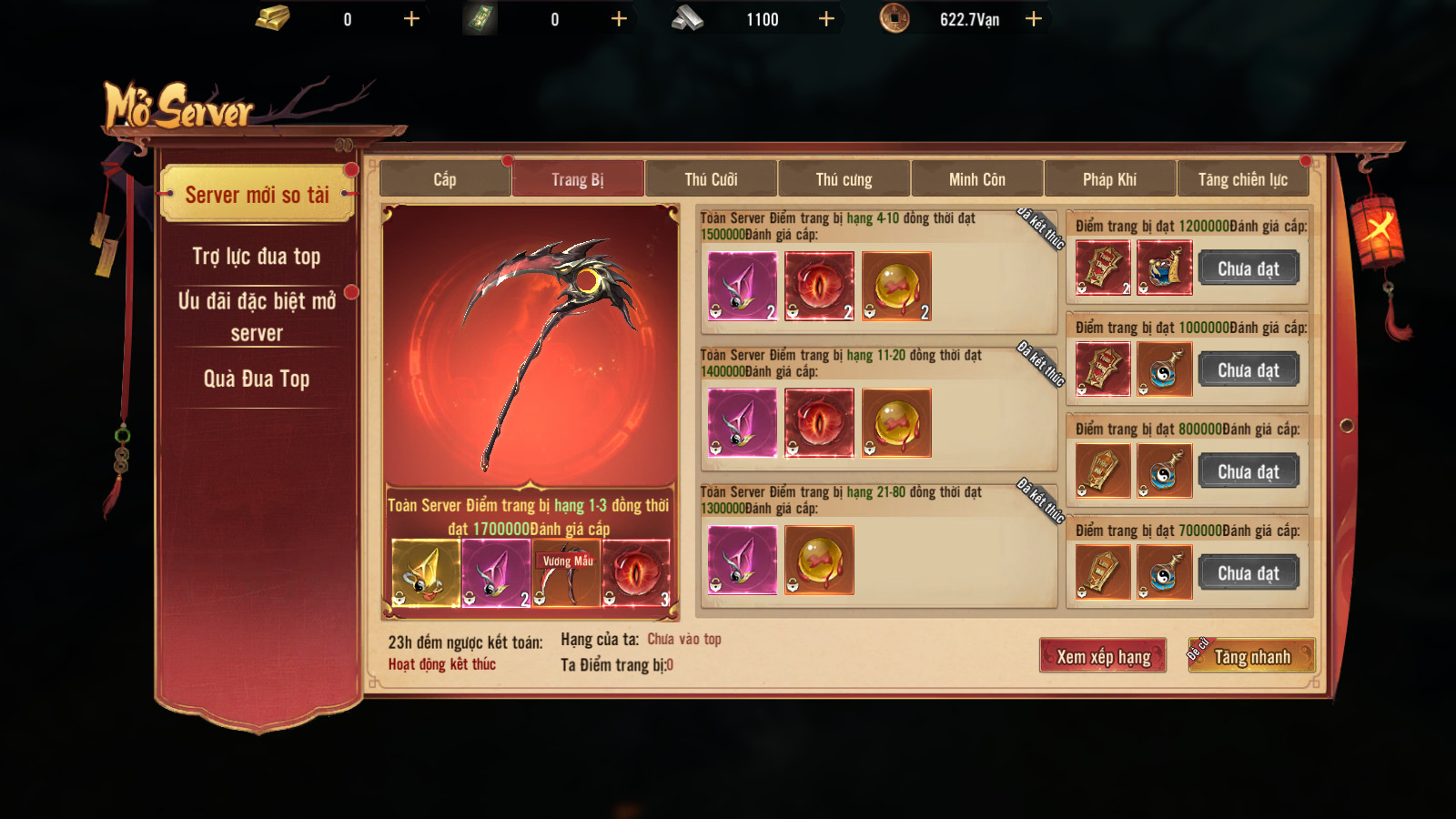This screenshot has width=1456, height=819.
Task: Add copper coins with the plus button
Action: 1034,19
